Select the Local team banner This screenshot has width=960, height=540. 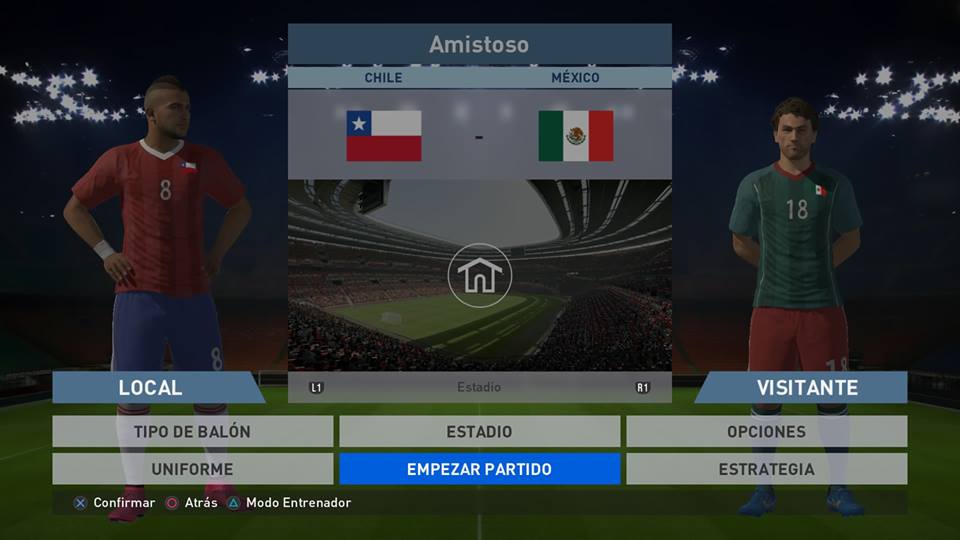pyautogui.click(x=152, y=387)
